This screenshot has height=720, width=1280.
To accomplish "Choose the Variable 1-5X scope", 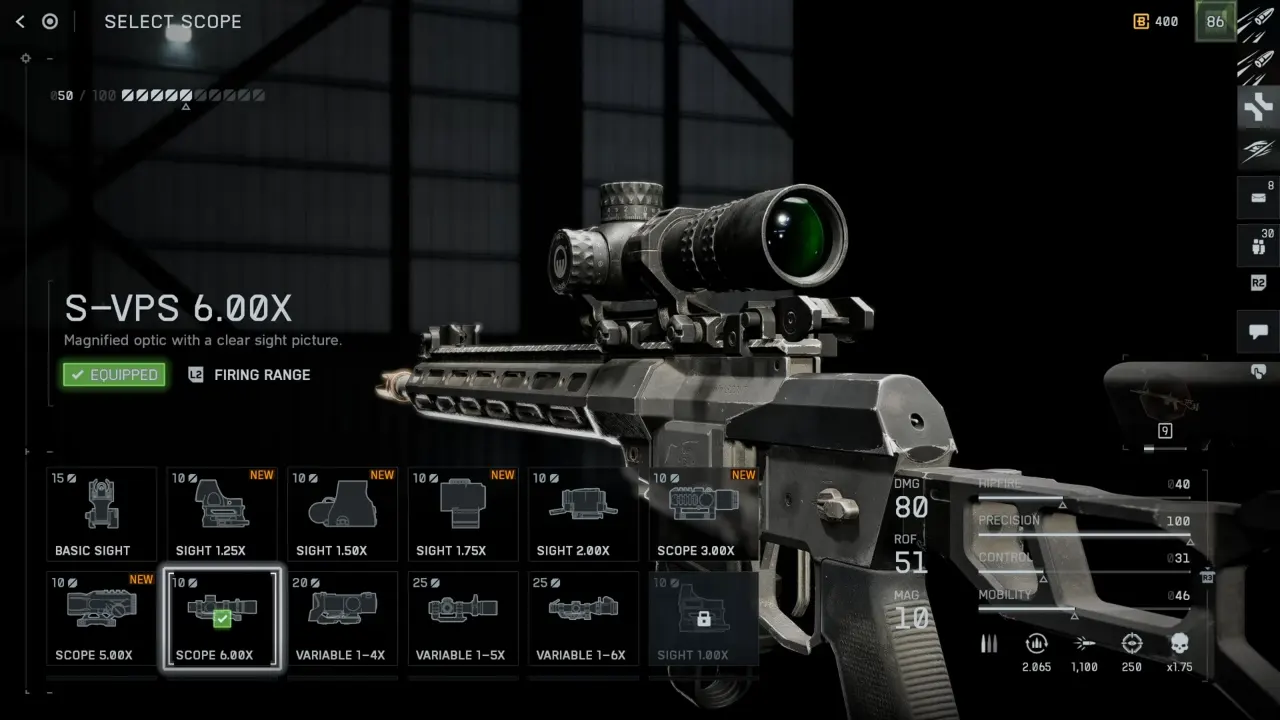I will [463, 618].
